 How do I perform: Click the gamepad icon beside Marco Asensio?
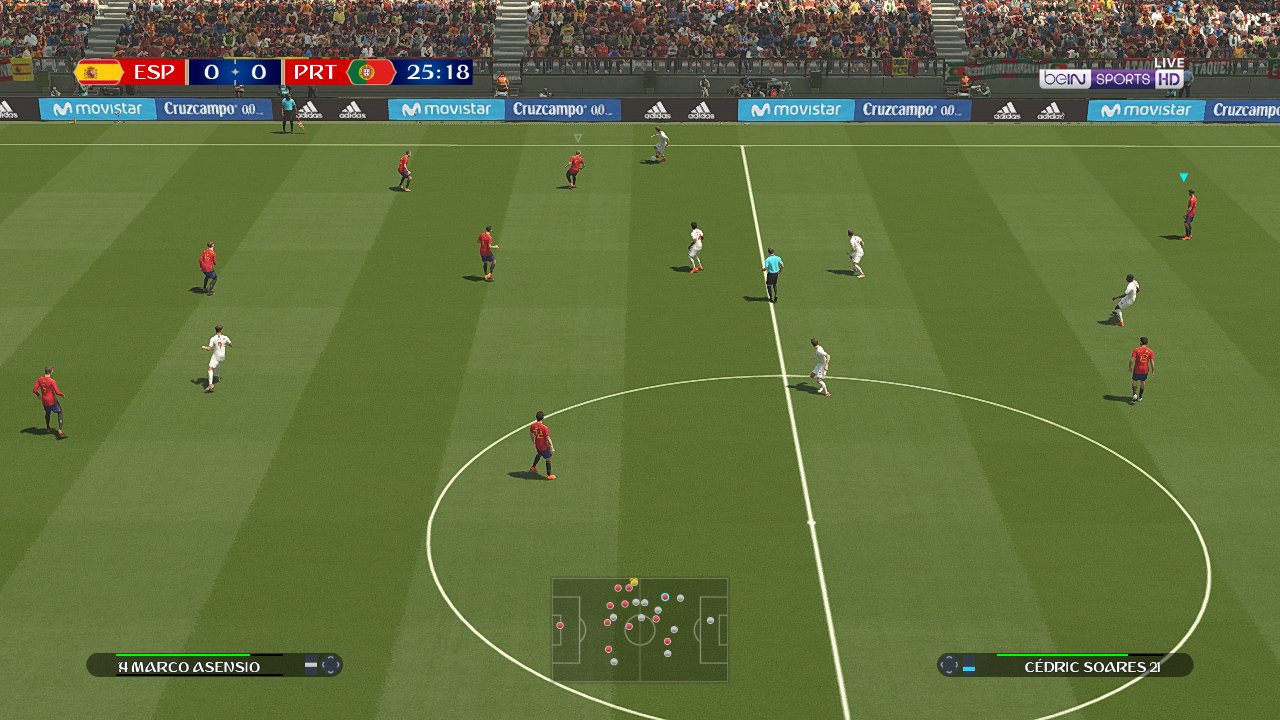[331, 665]
